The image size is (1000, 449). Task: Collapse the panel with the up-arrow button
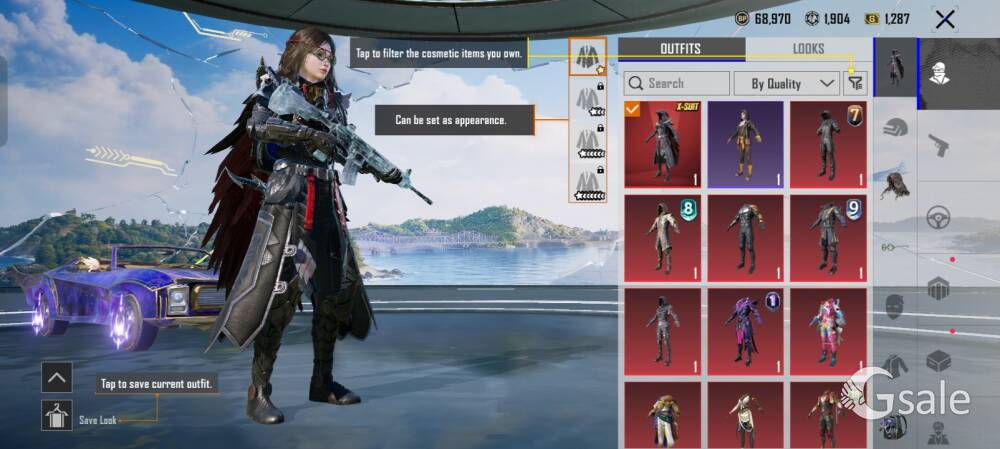click(x=56, y=377)
